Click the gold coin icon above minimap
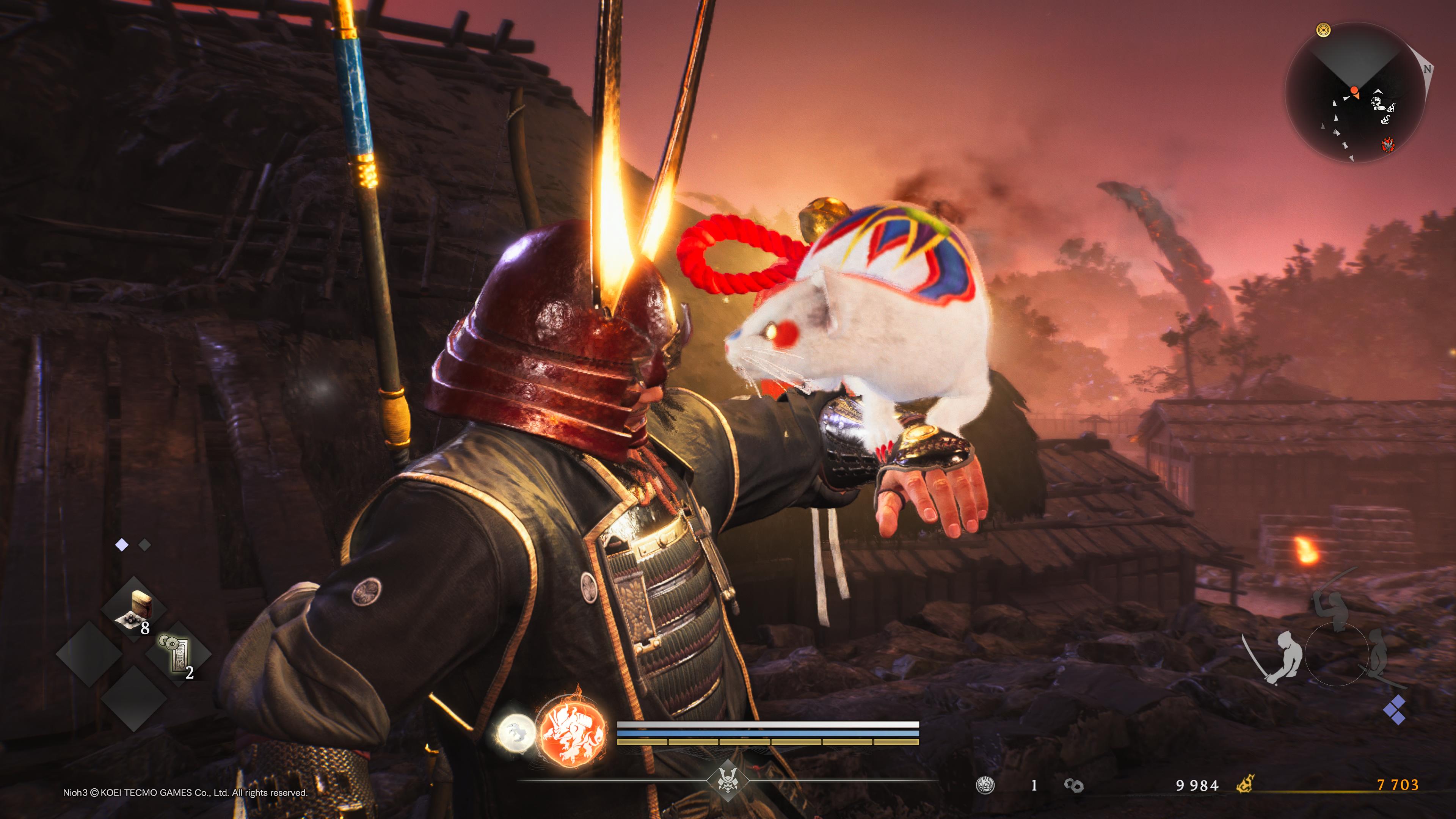The image size is (1456, 819). tap(1323, 30)
